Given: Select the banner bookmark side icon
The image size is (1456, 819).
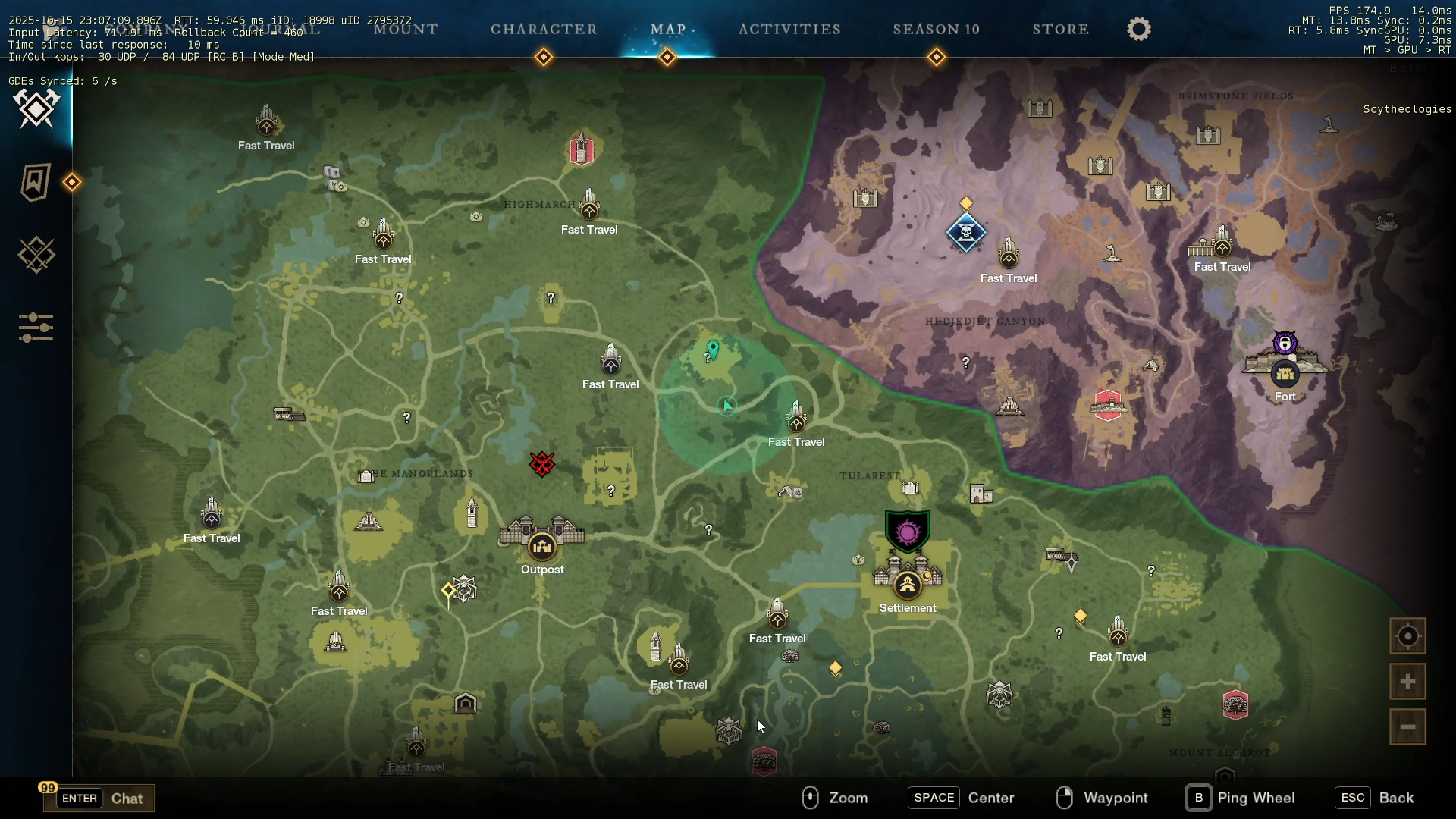Looking at the screenshot, I should pyautogui.click(x=35, y=183).
